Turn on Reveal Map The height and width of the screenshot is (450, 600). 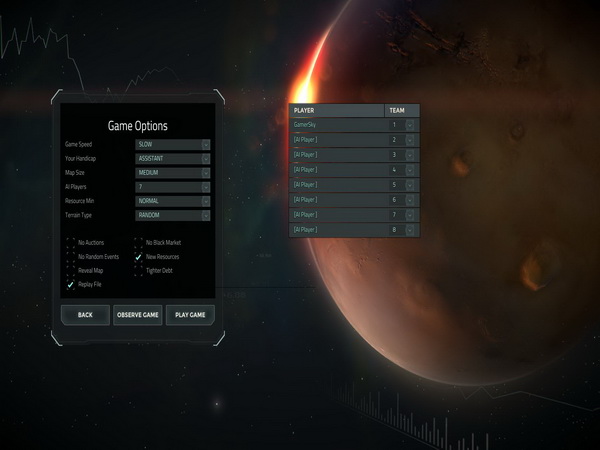[70, 271]
